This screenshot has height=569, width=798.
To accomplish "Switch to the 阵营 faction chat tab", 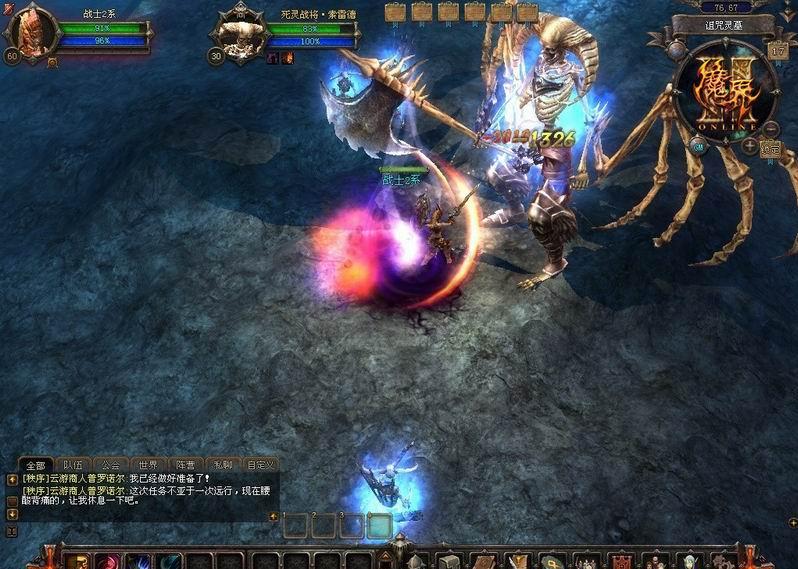I will [185, 465].
